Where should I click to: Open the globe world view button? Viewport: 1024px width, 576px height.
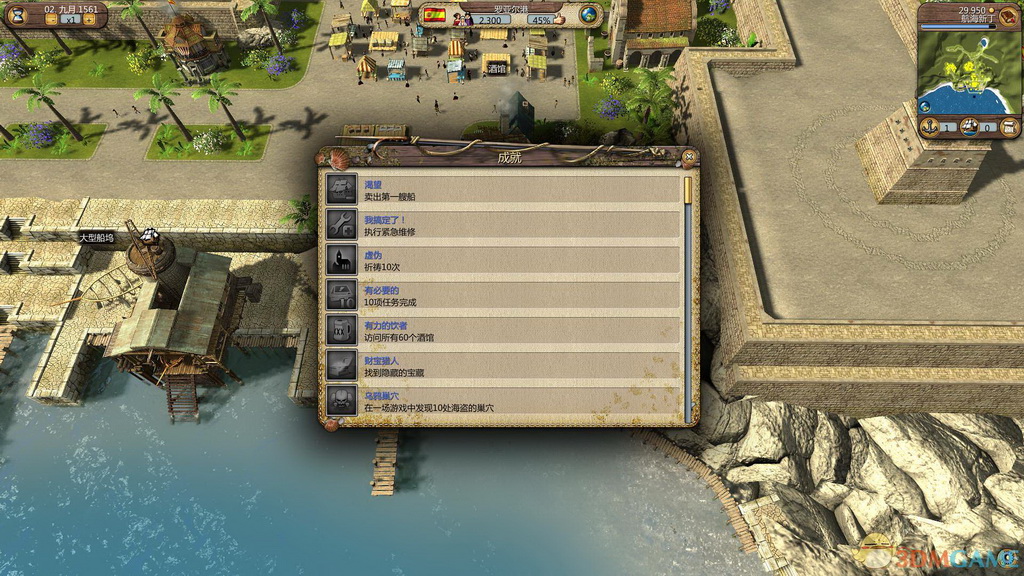[x=590, y=14]
